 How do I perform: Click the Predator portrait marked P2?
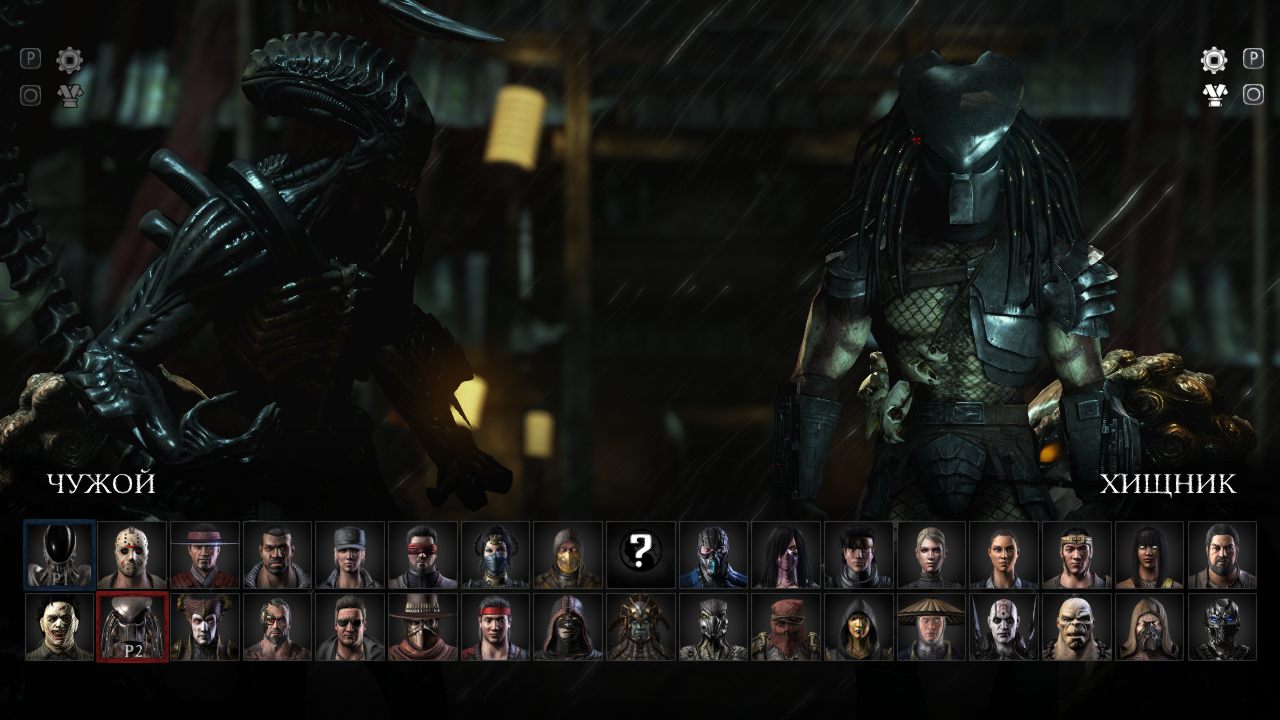tap(132, 627)
